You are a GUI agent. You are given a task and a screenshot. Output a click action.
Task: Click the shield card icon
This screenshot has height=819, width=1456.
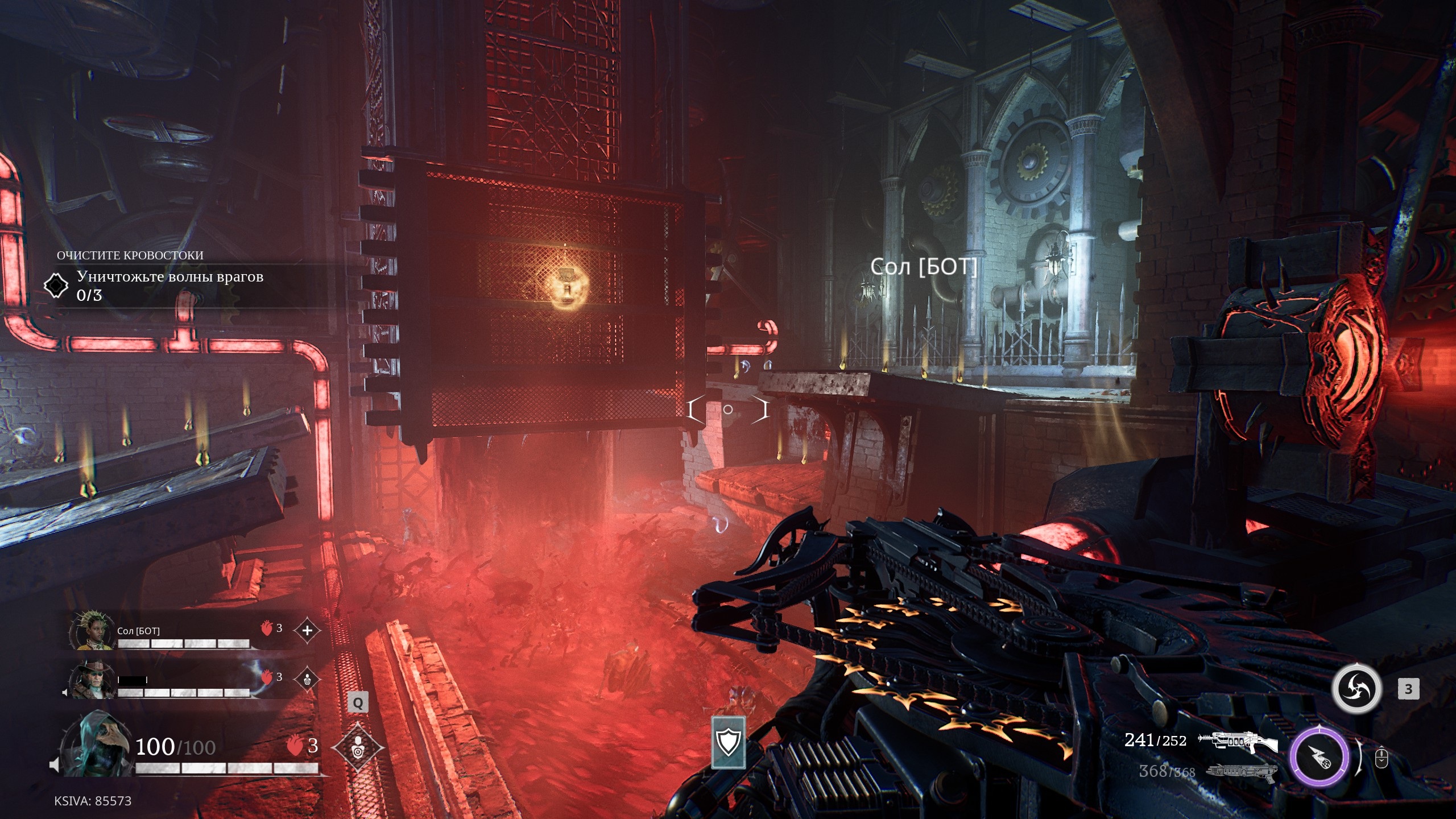point(728,742)
